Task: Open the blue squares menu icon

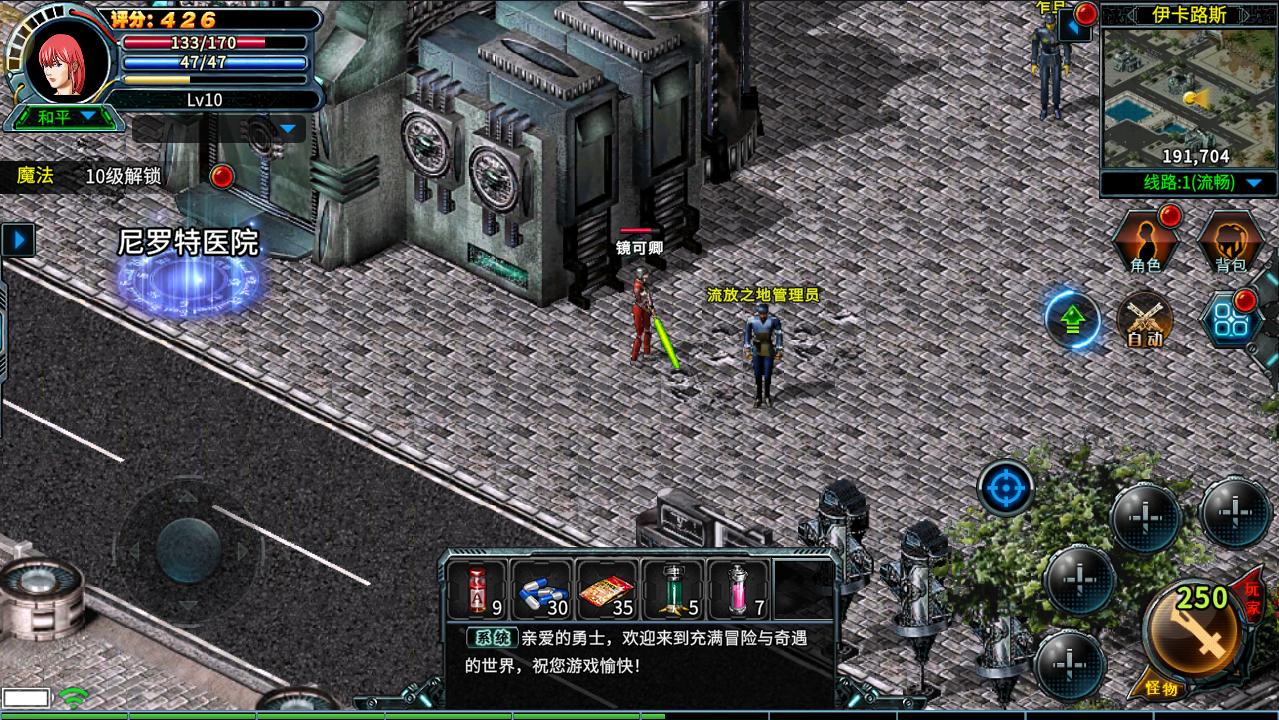Action: tap(1229, 321)
